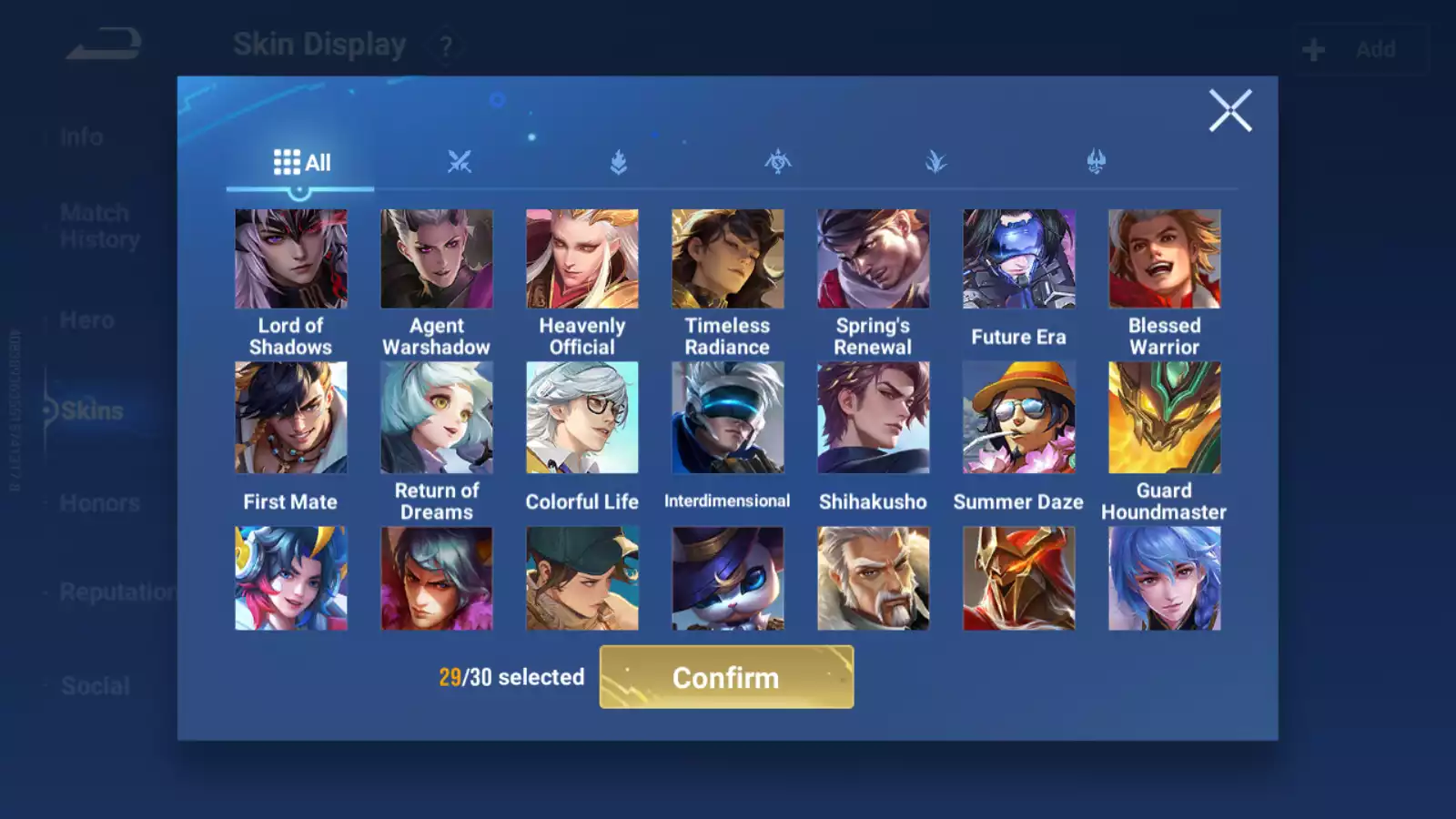Image resolution: width=1456 pixels, height=819 pixels.
Task: Confirm the skin selection
Action: 726,677
